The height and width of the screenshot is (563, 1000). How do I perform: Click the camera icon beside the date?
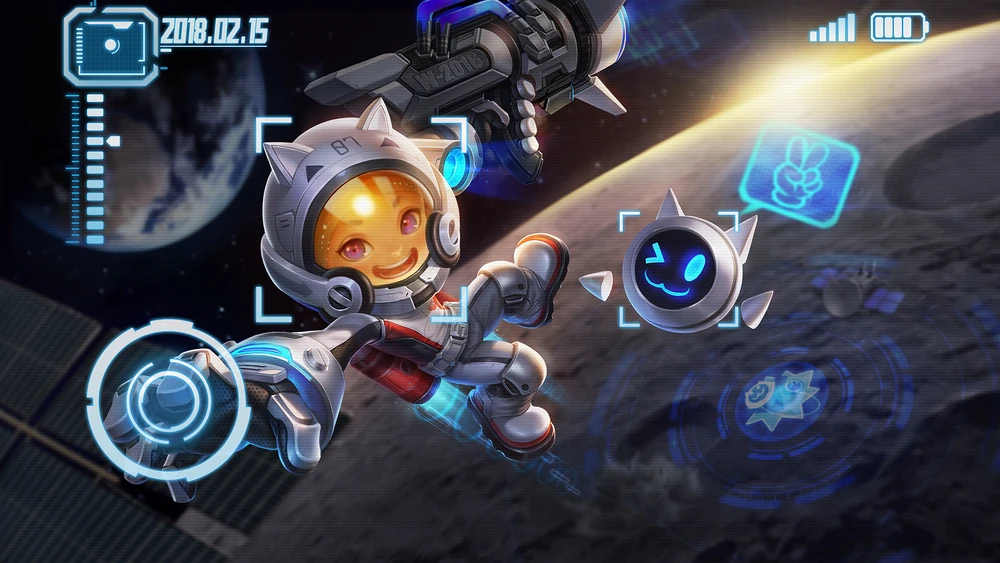(110, 46)
